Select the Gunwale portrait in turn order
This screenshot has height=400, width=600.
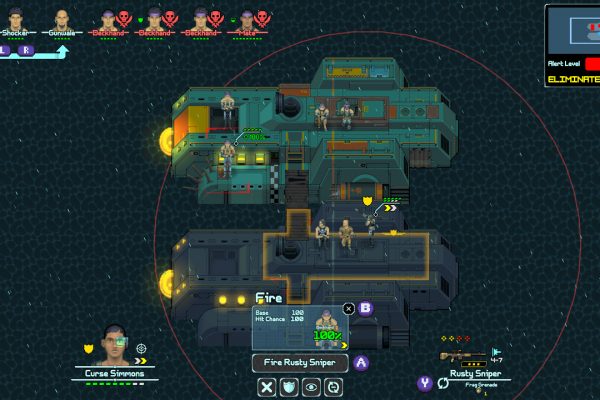click(62, 19)
